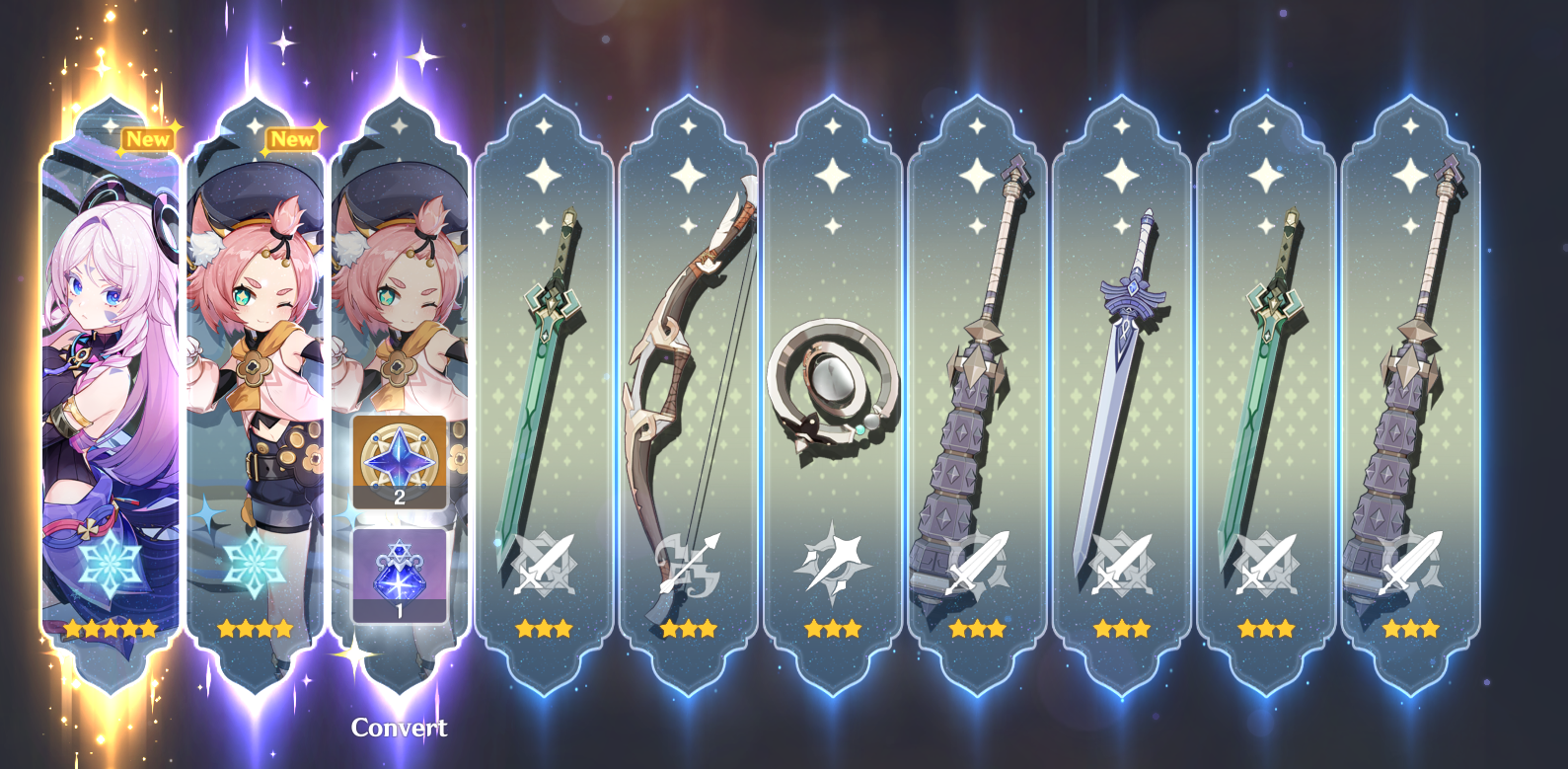Select the duplicate Diona card with Convert

click(400, 296)
